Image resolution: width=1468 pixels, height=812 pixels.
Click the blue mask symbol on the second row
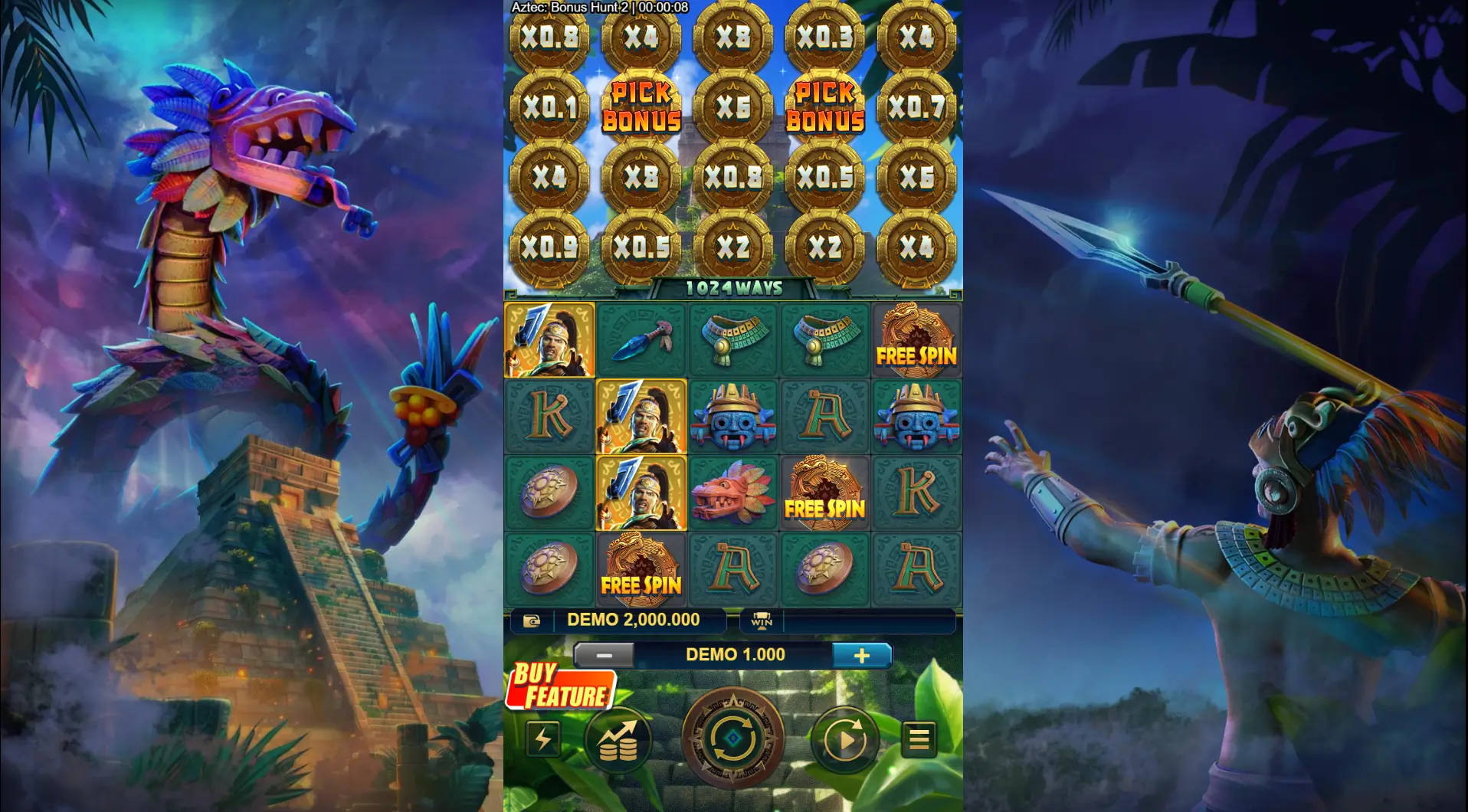[x=733, y=417]
